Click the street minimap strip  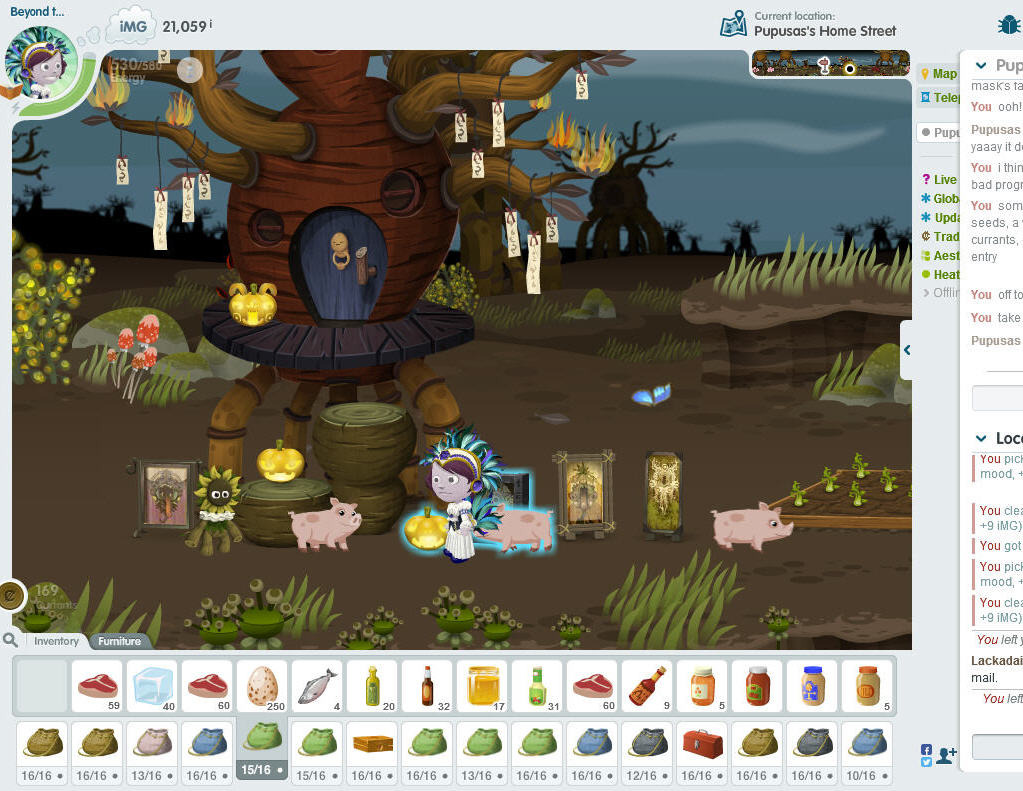point(830,64)
